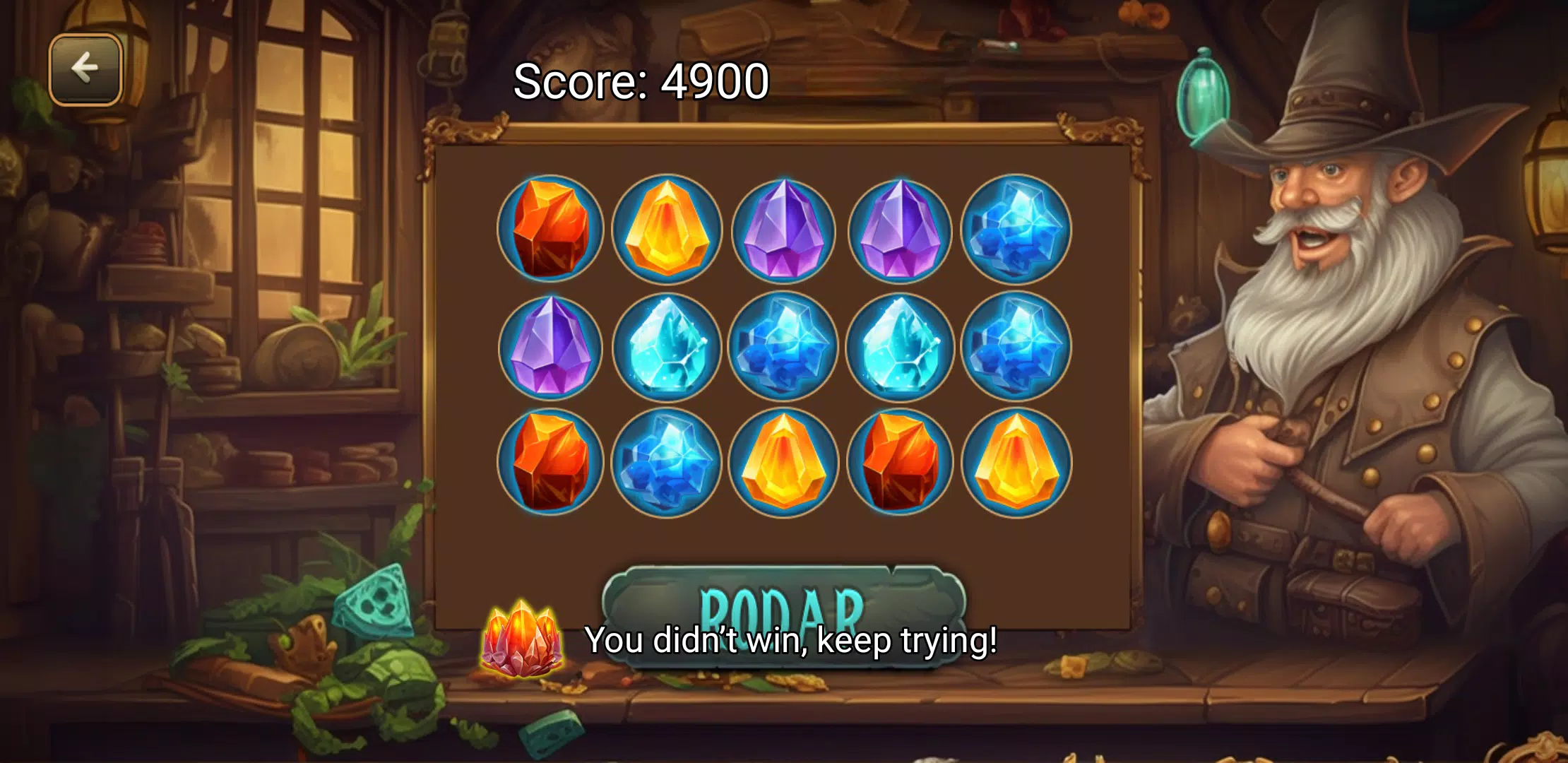
Task: Click the message saying you didn't win
Action: pyautogui.click(x=791, y=641)
